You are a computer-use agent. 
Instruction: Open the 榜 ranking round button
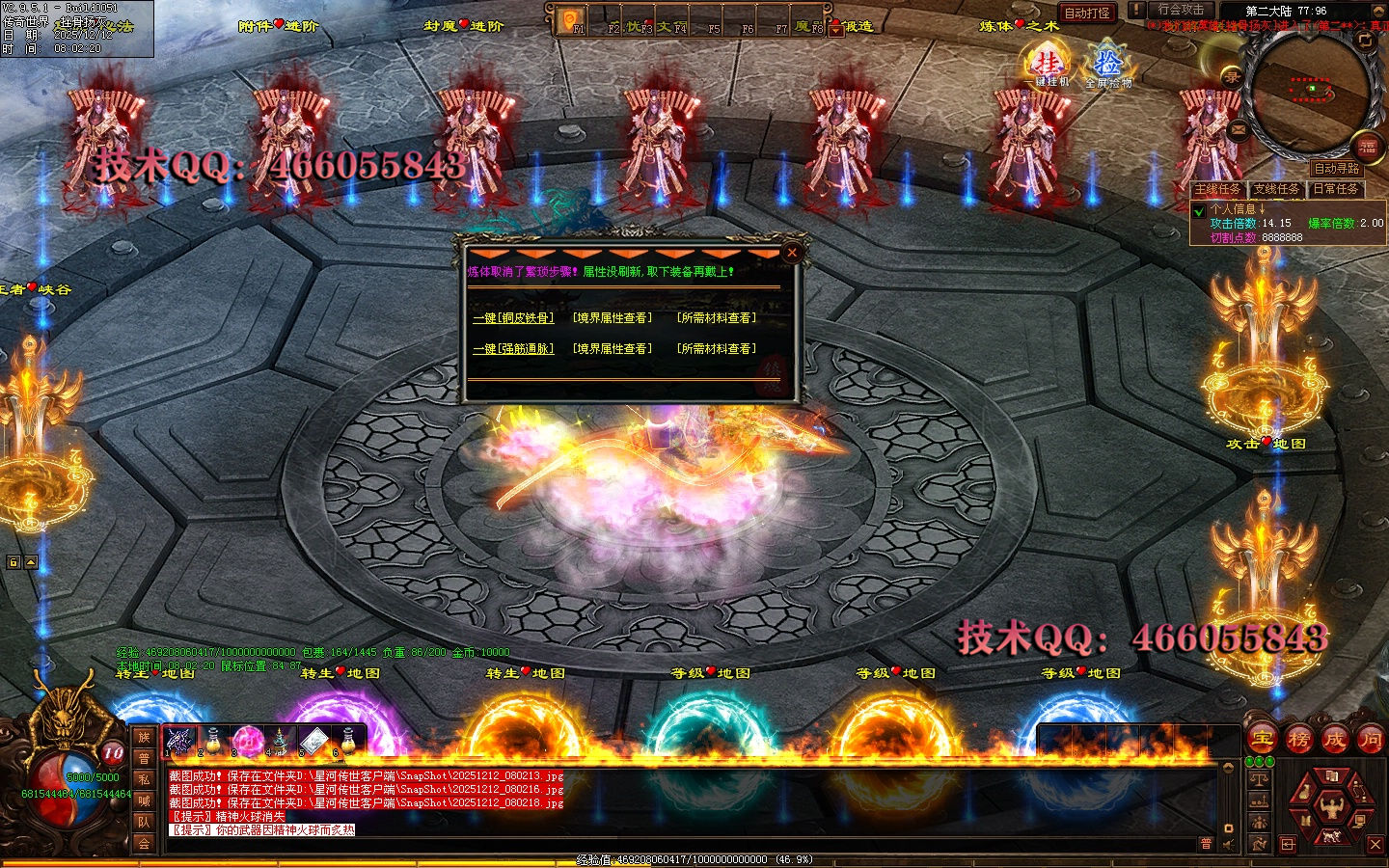pyautogui.click(x=1298, y=740)
